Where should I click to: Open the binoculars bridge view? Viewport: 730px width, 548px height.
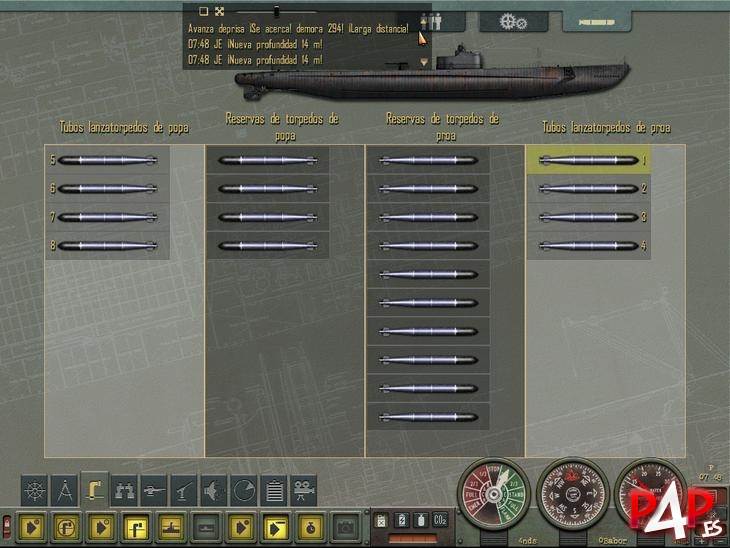(125, 489)
